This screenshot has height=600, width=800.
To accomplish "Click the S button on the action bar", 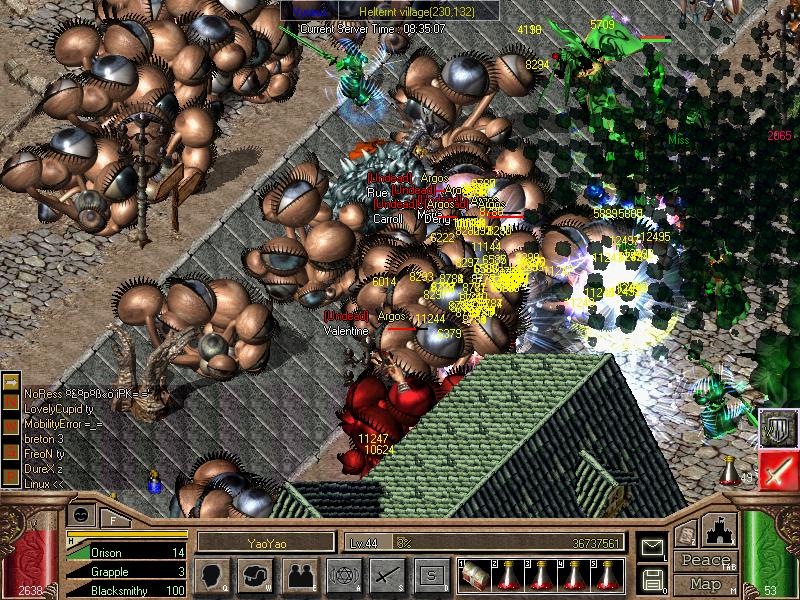I will click(x=429, y=575).
